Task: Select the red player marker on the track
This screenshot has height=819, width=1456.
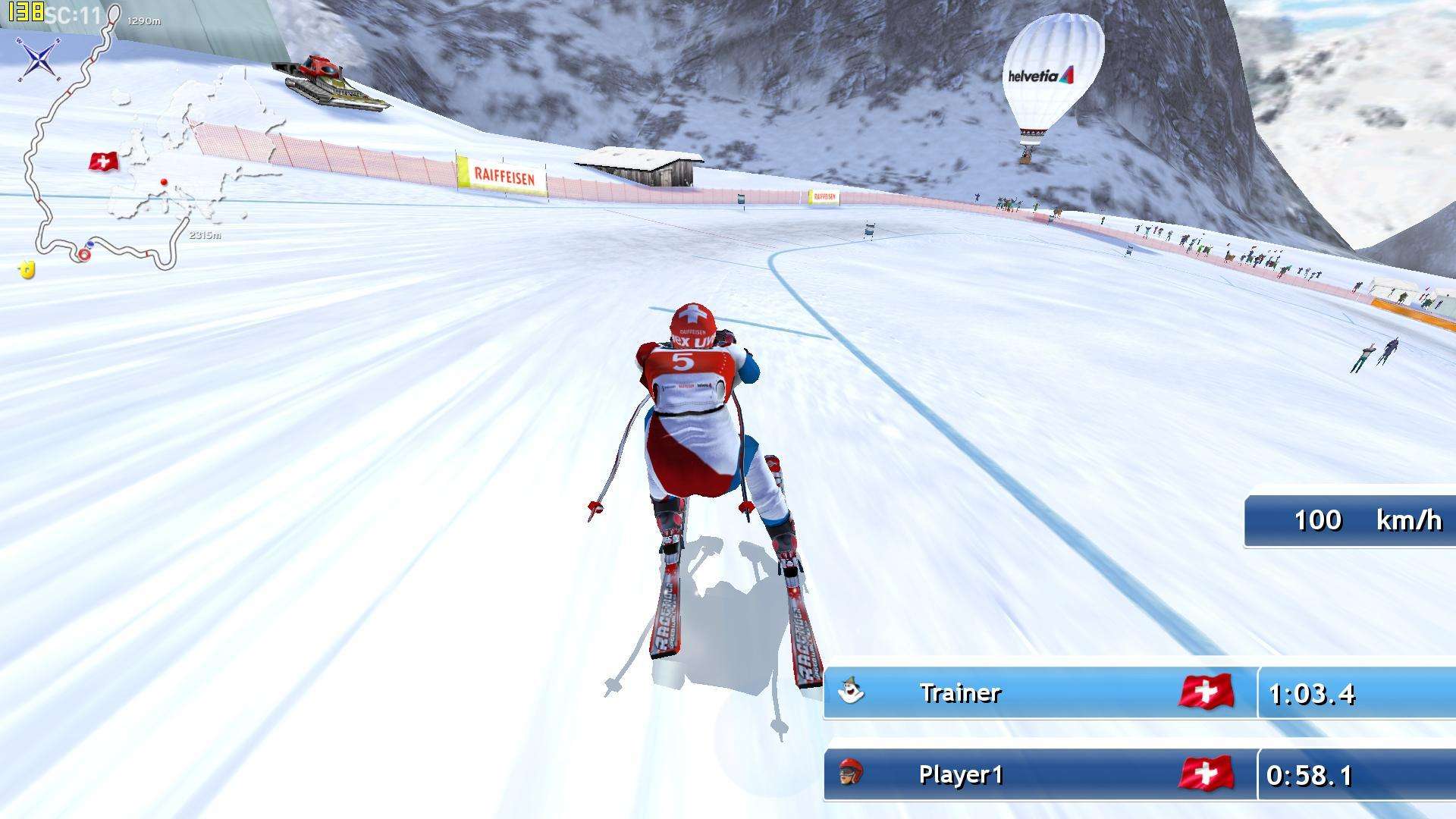Action: point(83,256)
